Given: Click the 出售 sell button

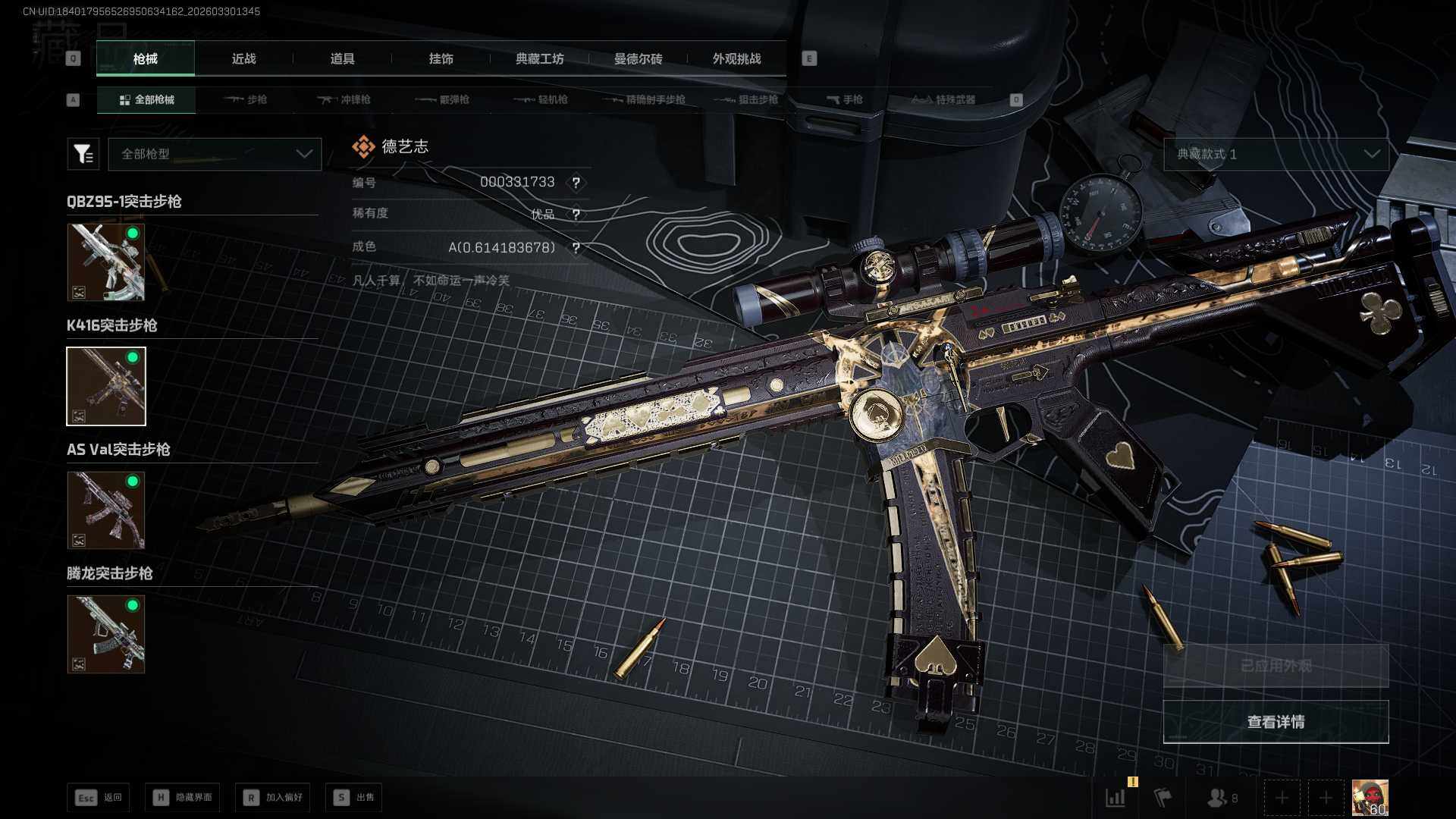Looking at the screenshot, I should click(354, 797).
